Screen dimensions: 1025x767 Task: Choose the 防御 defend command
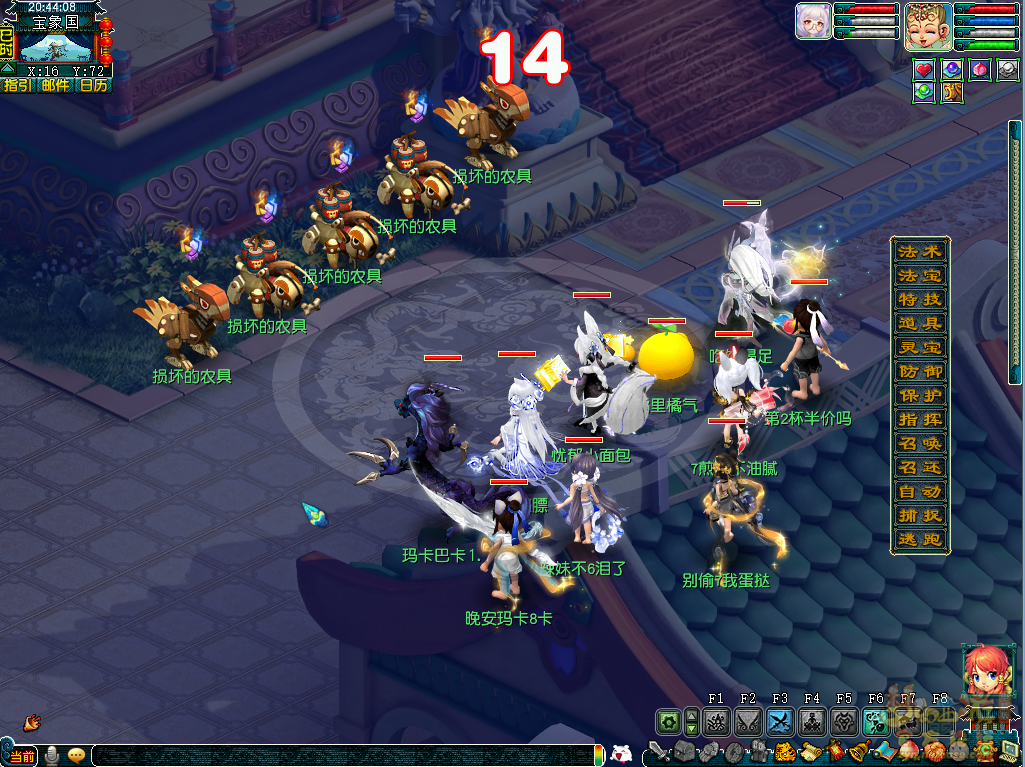920,372
